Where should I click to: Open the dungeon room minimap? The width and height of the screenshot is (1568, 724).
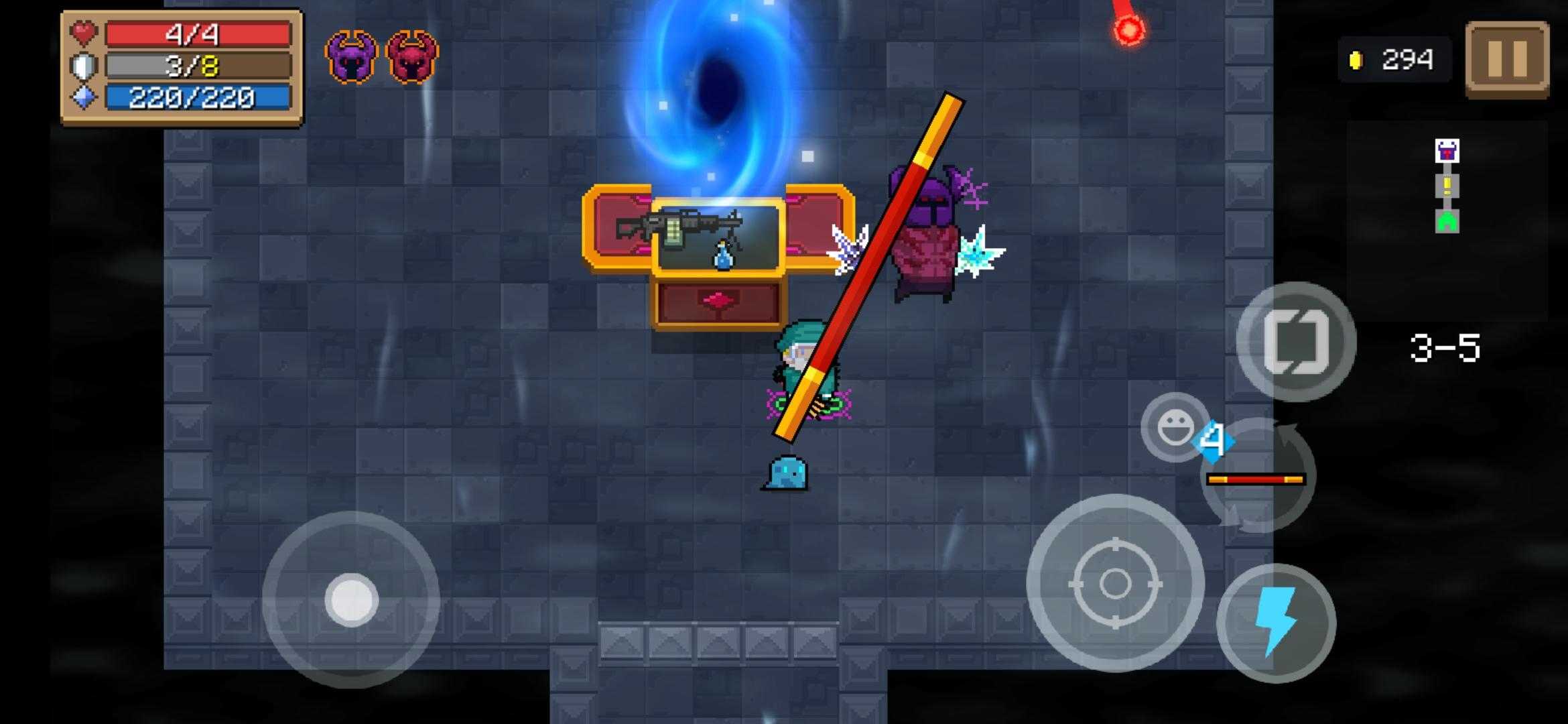[1447, 186]
